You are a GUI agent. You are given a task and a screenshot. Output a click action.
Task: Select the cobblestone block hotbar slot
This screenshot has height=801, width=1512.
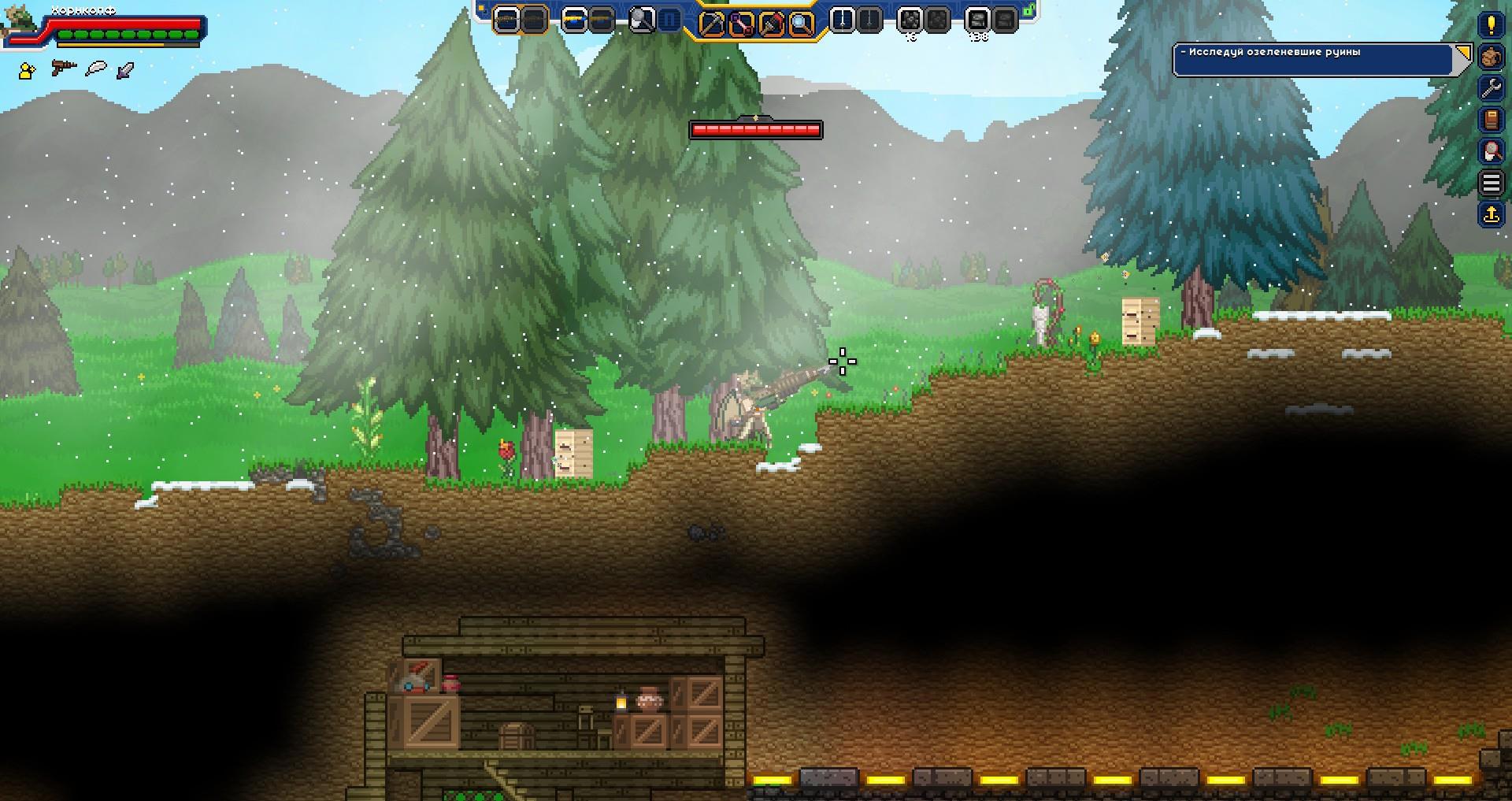click(x=910, y=20)
